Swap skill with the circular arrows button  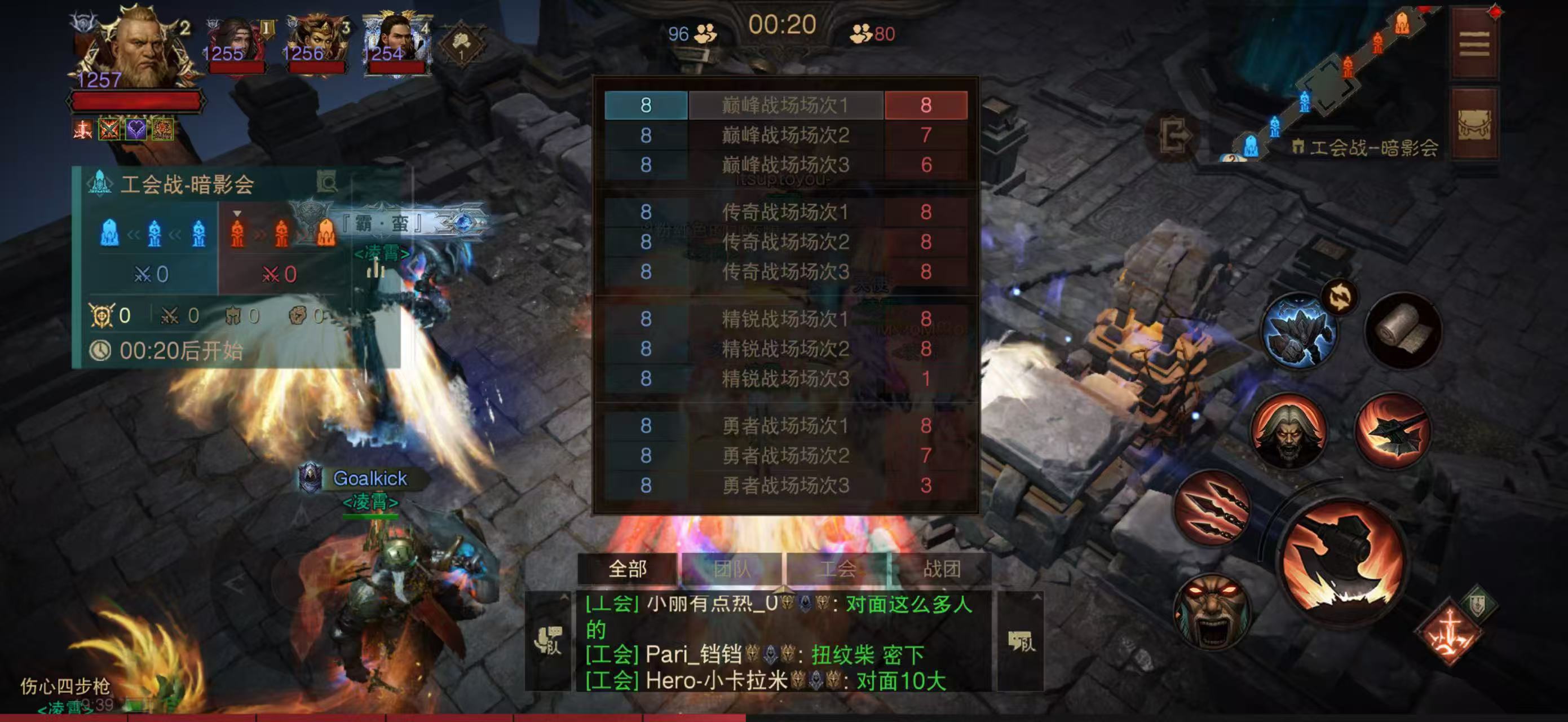click(x=1339, y=298)
